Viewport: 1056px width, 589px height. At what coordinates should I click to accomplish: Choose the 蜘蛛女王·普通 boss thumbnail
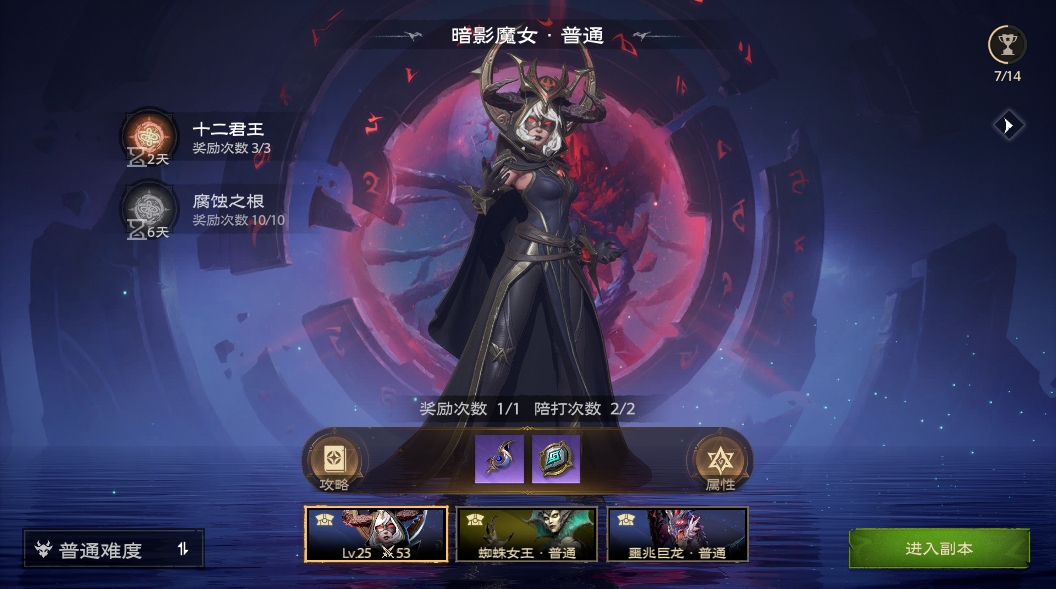[x=526, y=534]
